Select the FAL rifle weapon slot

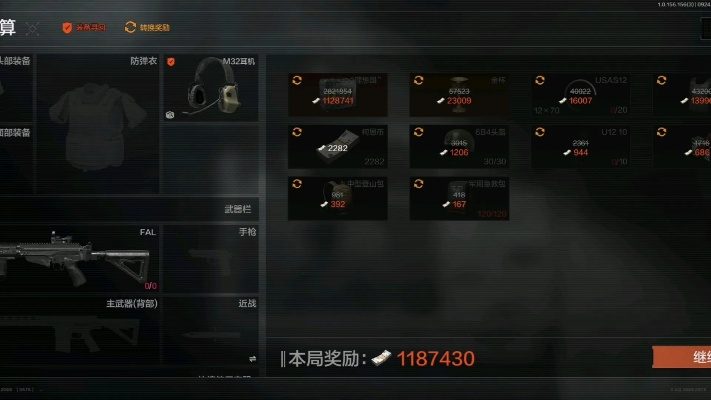tap(78, 258)
